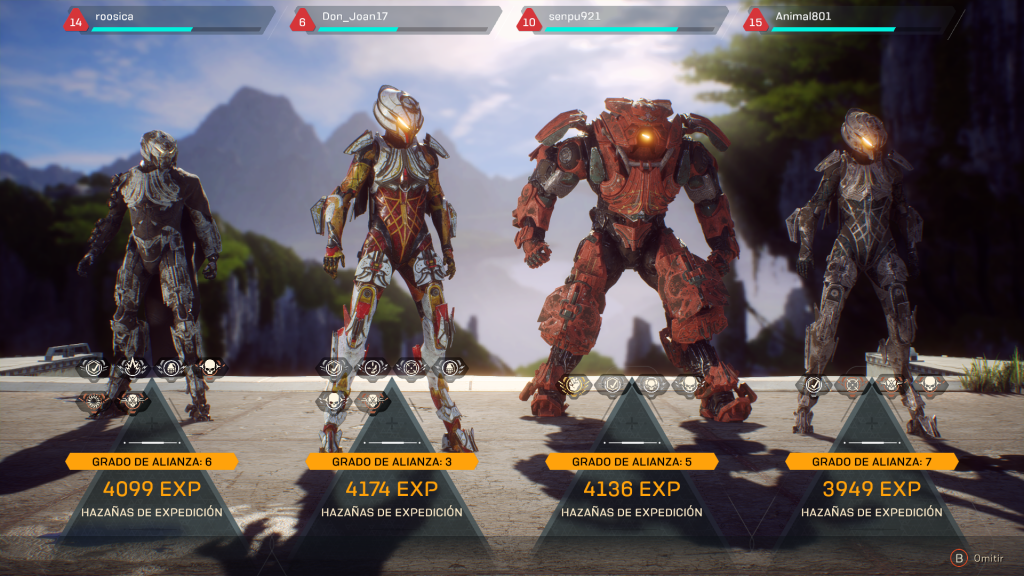Click the senpu921 player banner

coord(624,19)
